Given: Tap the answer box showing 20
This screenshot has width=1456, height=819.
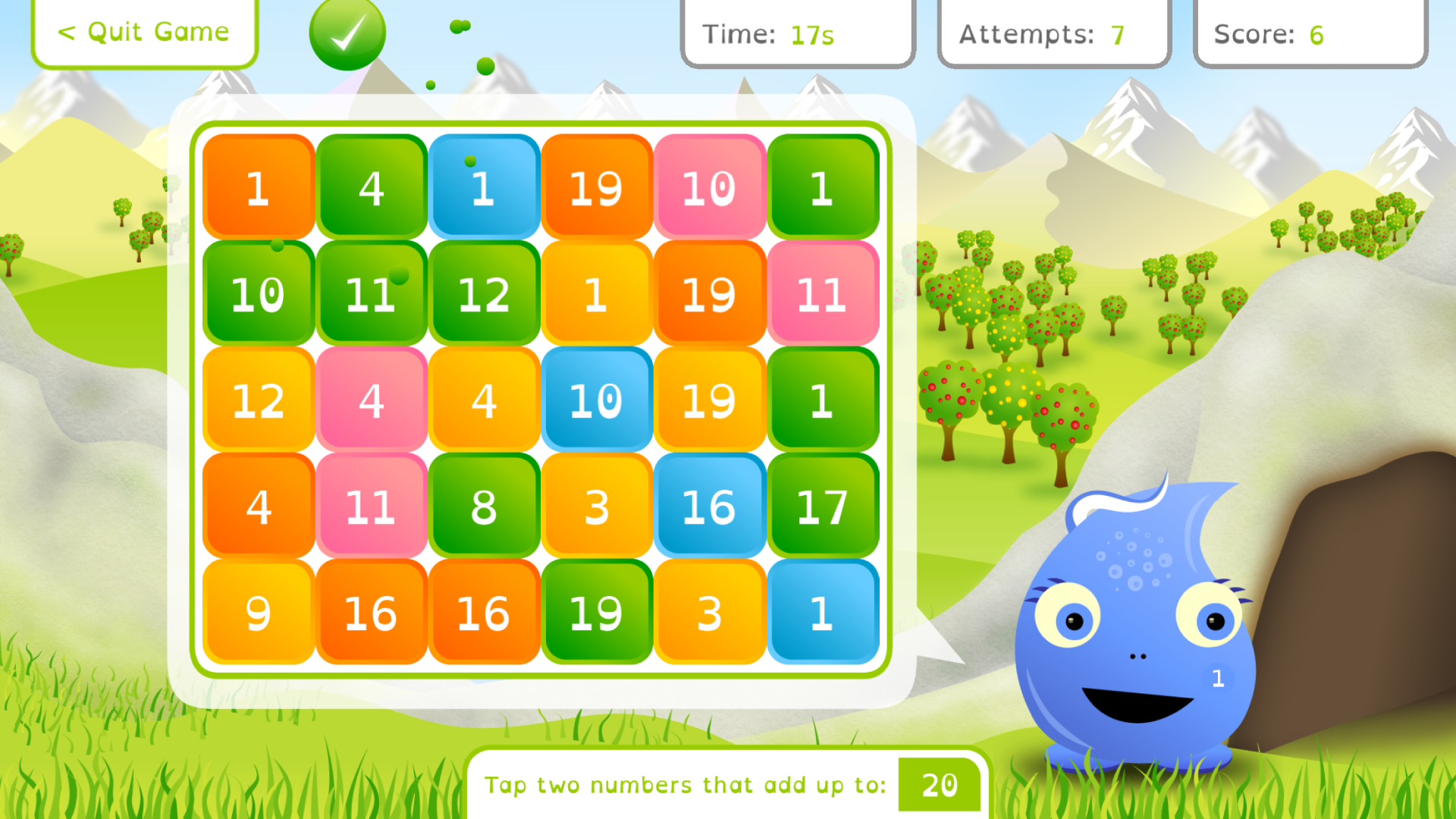Looking at the screenshot, I should pyautogui.click(x=939, y=786).
